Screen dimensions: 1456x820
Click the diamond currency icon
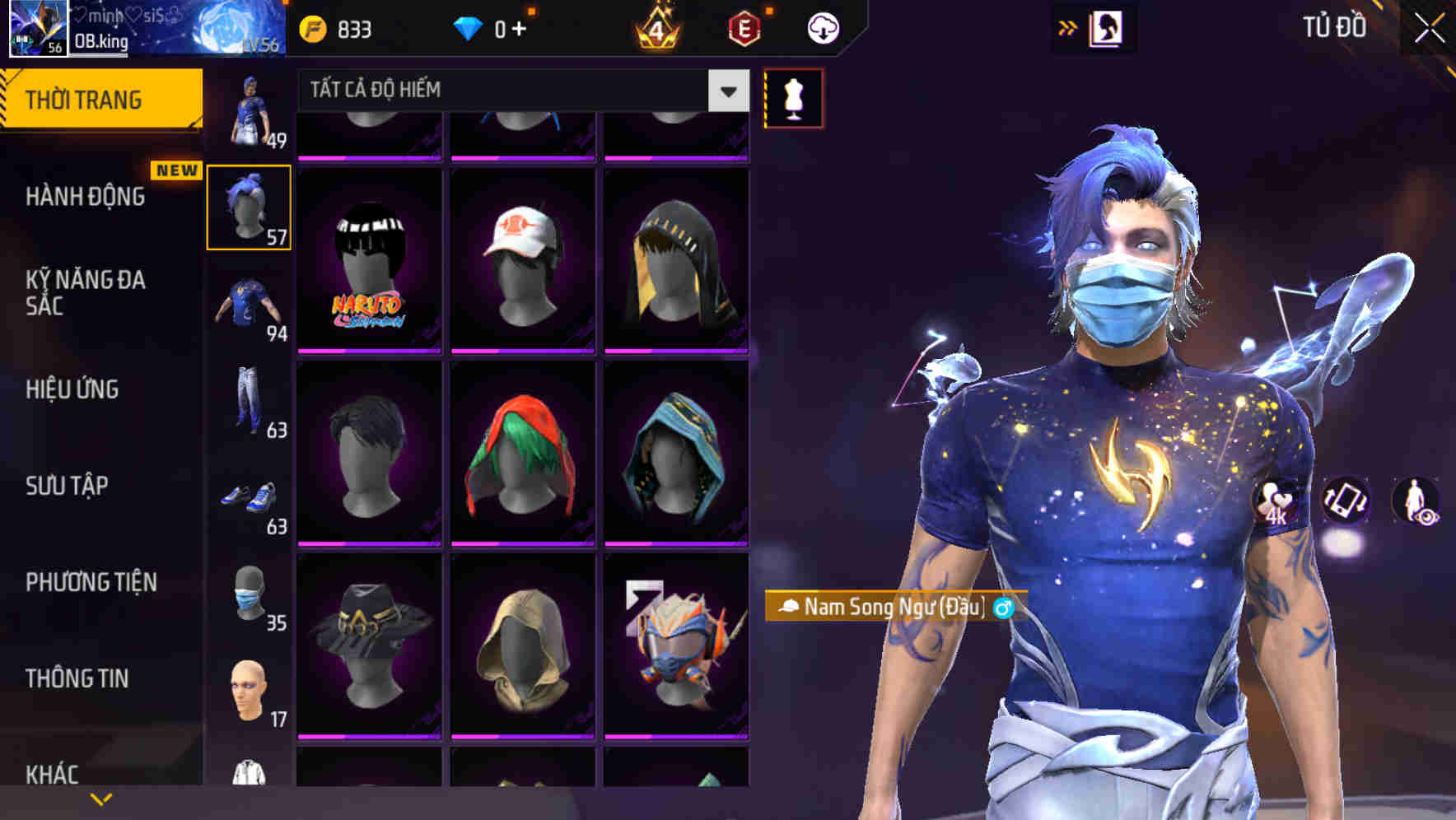click(471, 27)
